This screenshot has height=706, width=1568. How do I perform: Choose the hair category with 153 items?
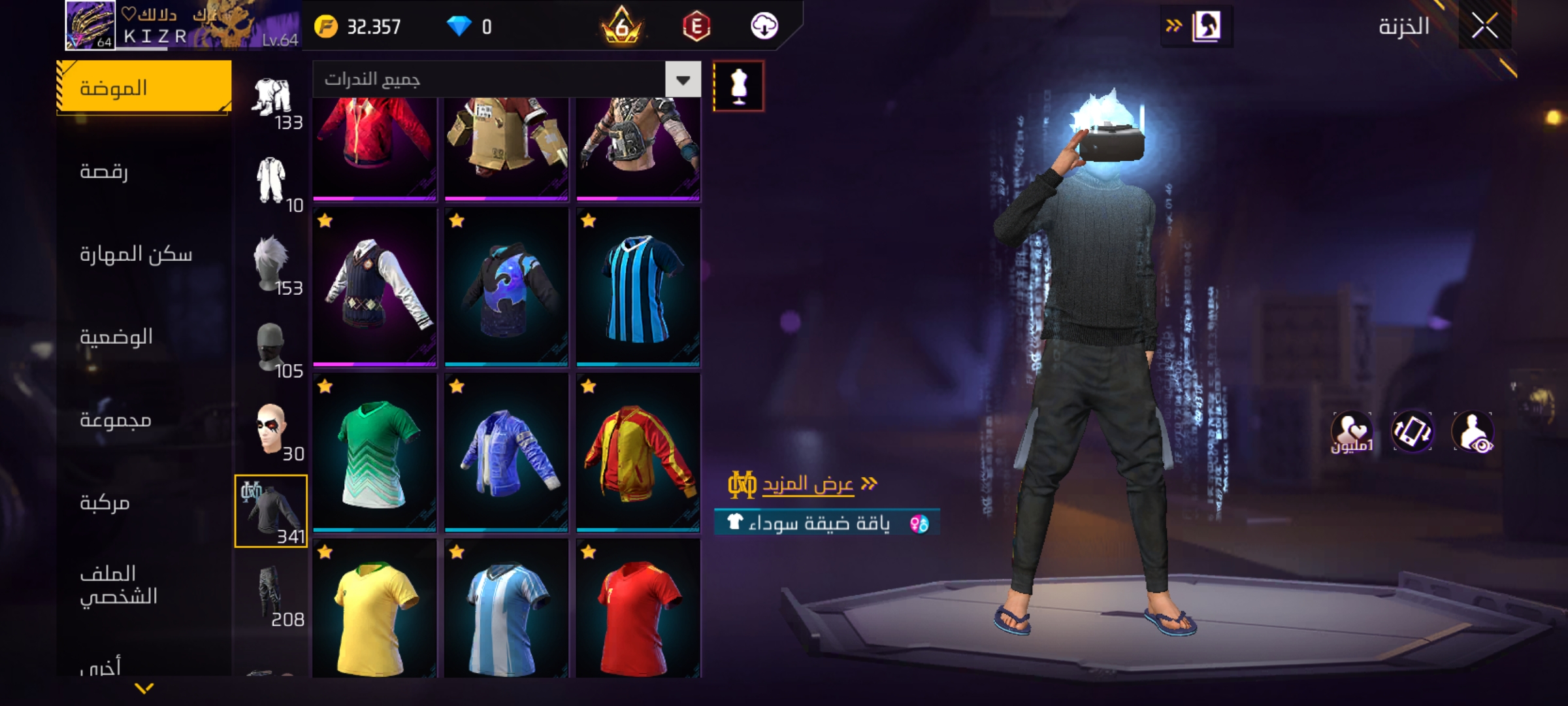[x=271, y=265]
